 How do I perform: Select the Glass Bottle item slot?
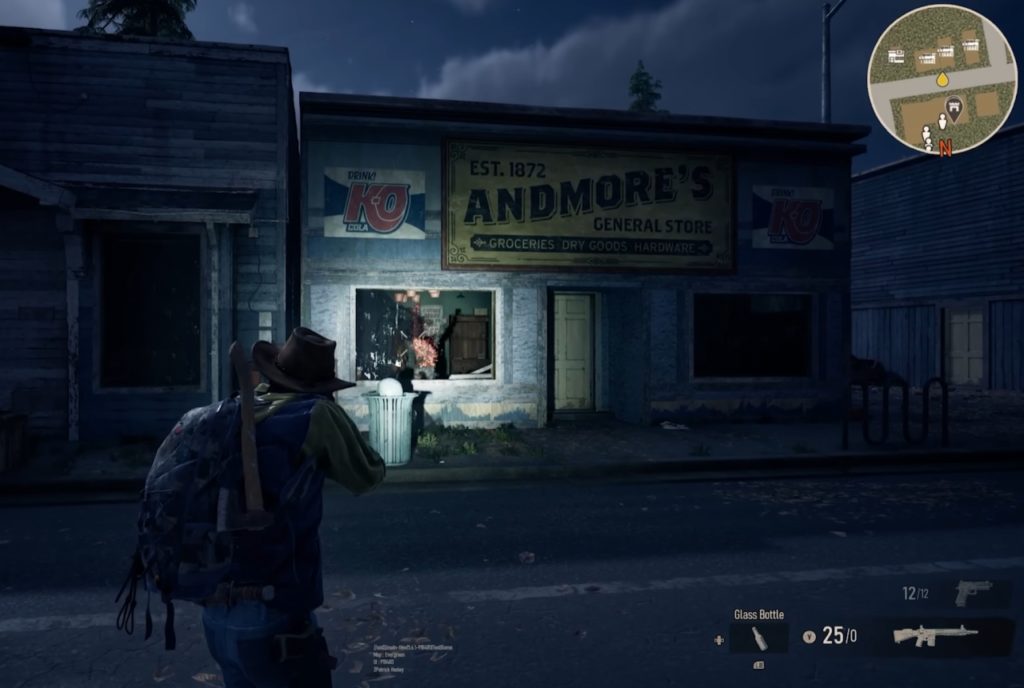click(758, 637)
